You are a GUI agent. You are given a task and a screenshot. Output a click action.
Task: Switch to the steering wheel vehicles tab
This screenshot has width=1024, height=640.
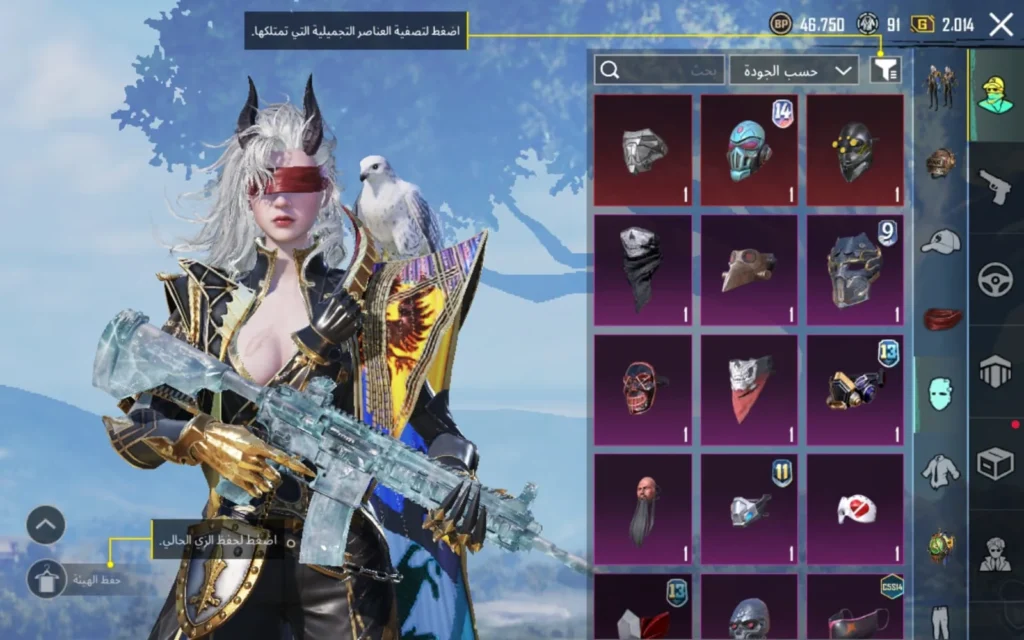tap(996, 278)
